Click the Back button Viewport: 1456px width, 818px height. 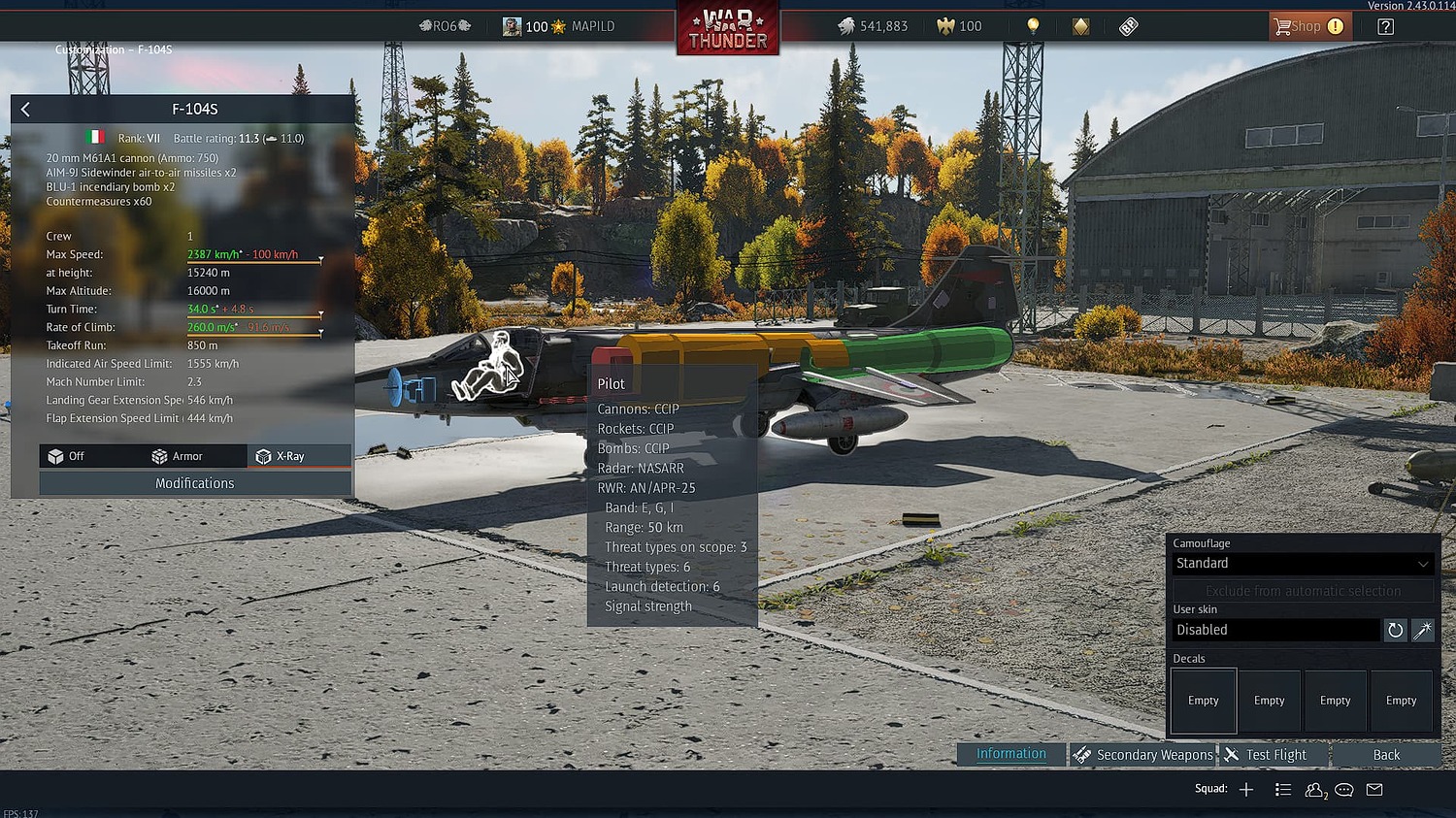coord(1386,755)
